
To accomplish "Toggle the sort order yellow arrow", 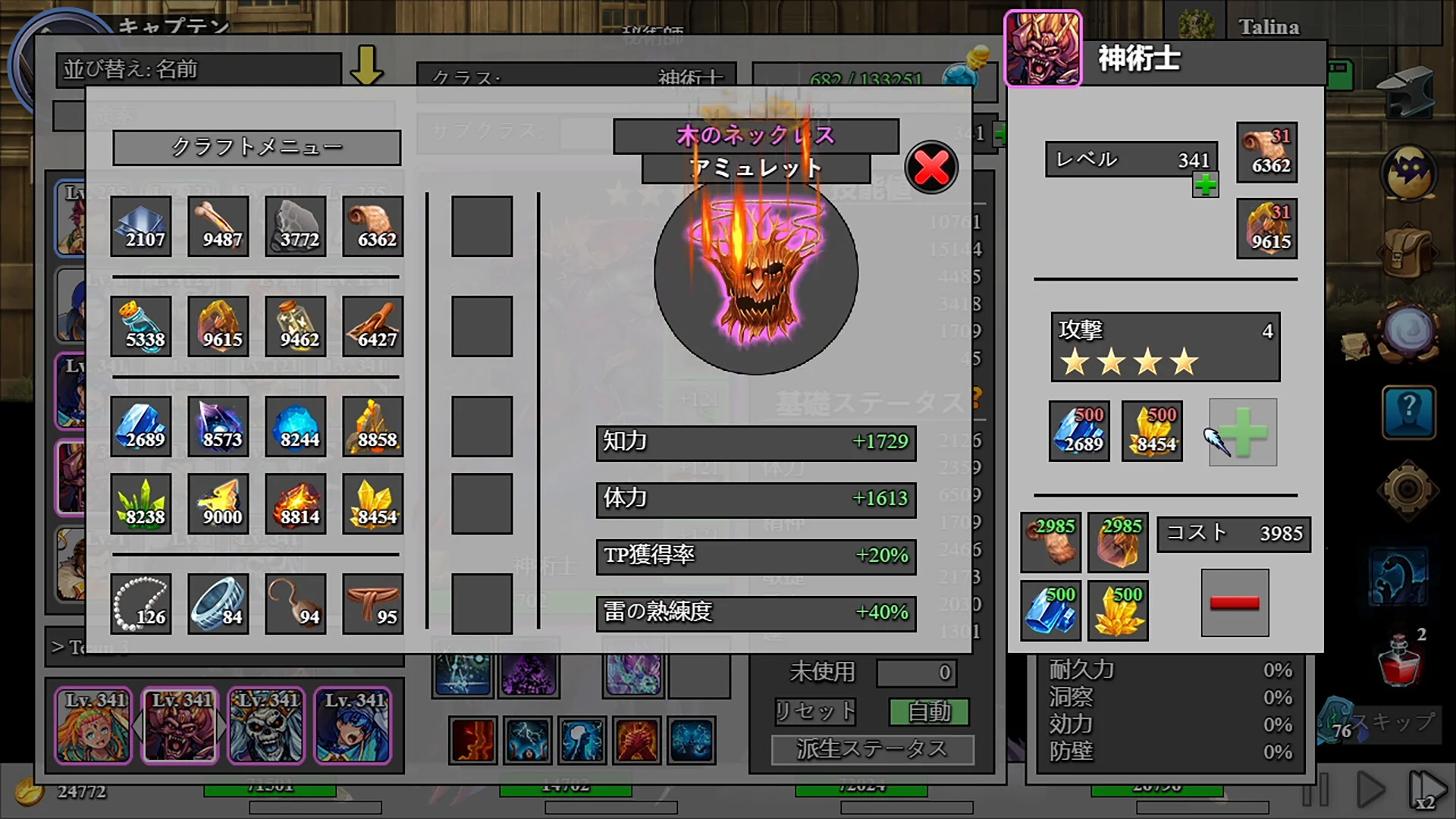I will [366, 66].
